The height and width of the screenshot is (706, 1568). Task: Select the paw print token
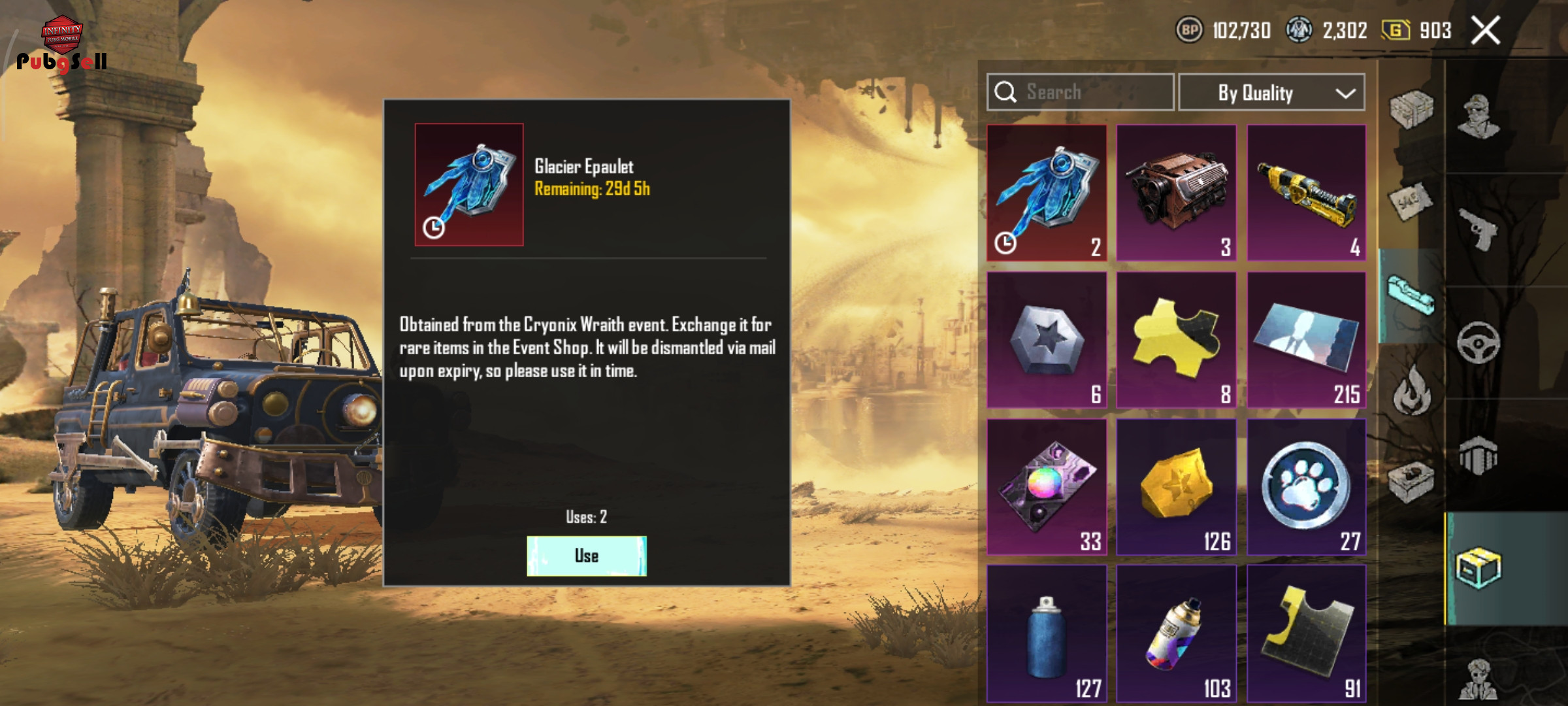[1306, 487]
